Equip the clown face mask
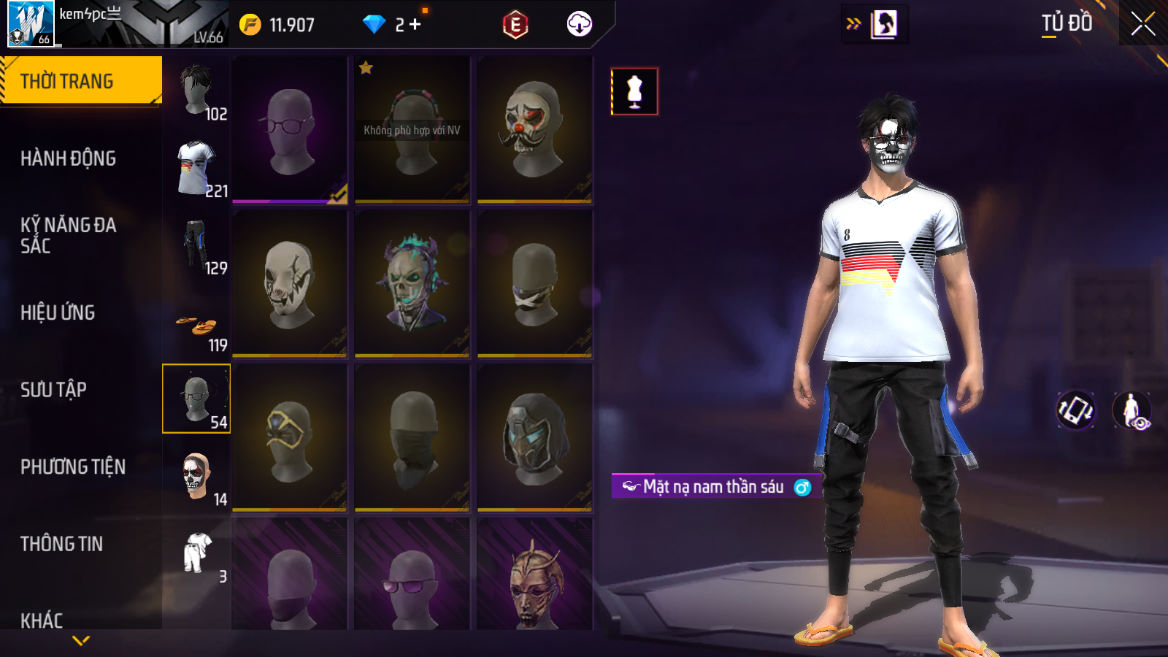Viewport: 1168px width, 657px height. coord(535,129)
